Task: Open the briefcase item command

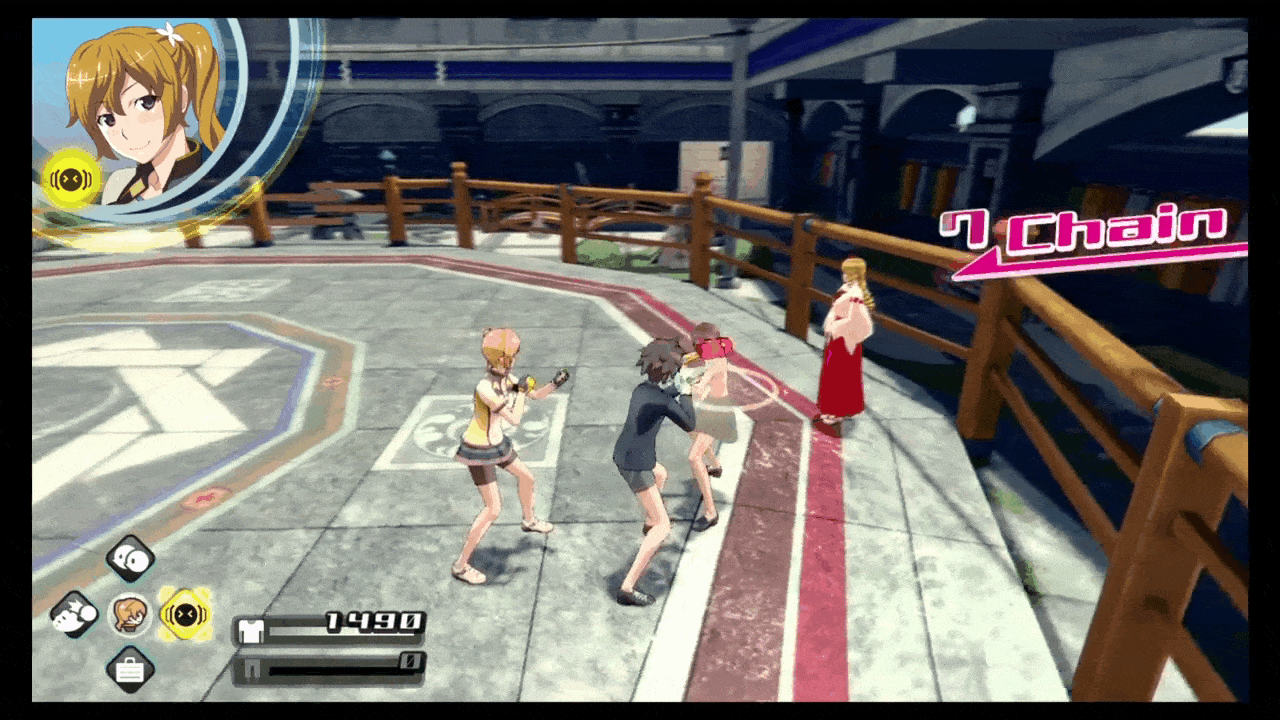Action: coord(130,669)
